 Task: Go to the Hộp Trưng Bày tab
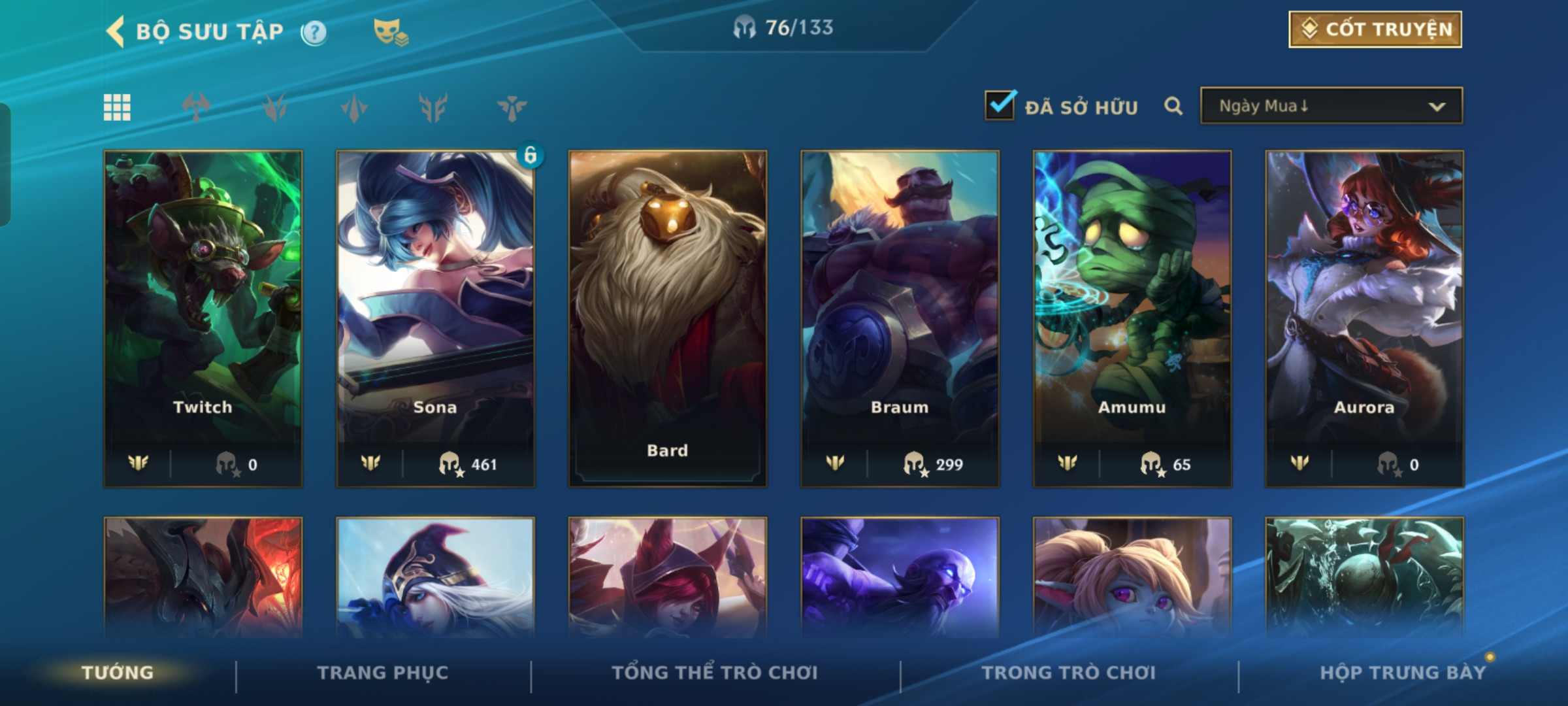click(1402, 673)
